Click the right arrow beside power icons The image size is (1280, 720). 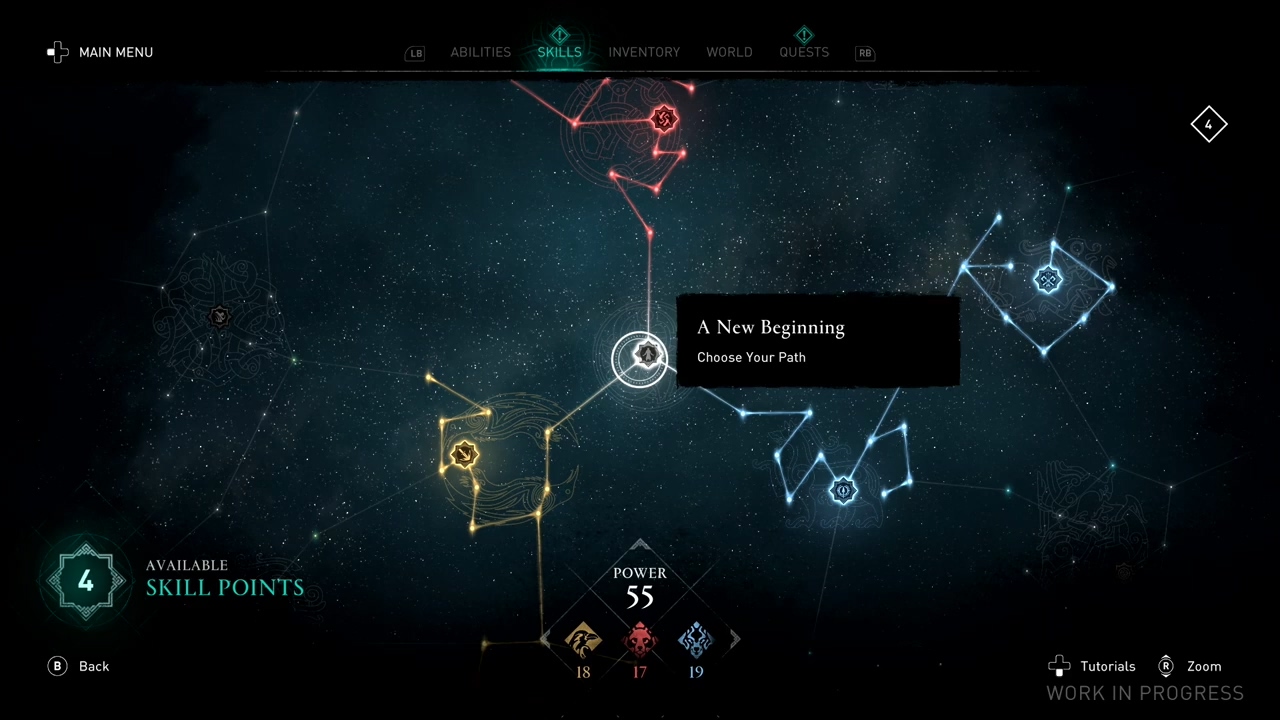point(735,639)
